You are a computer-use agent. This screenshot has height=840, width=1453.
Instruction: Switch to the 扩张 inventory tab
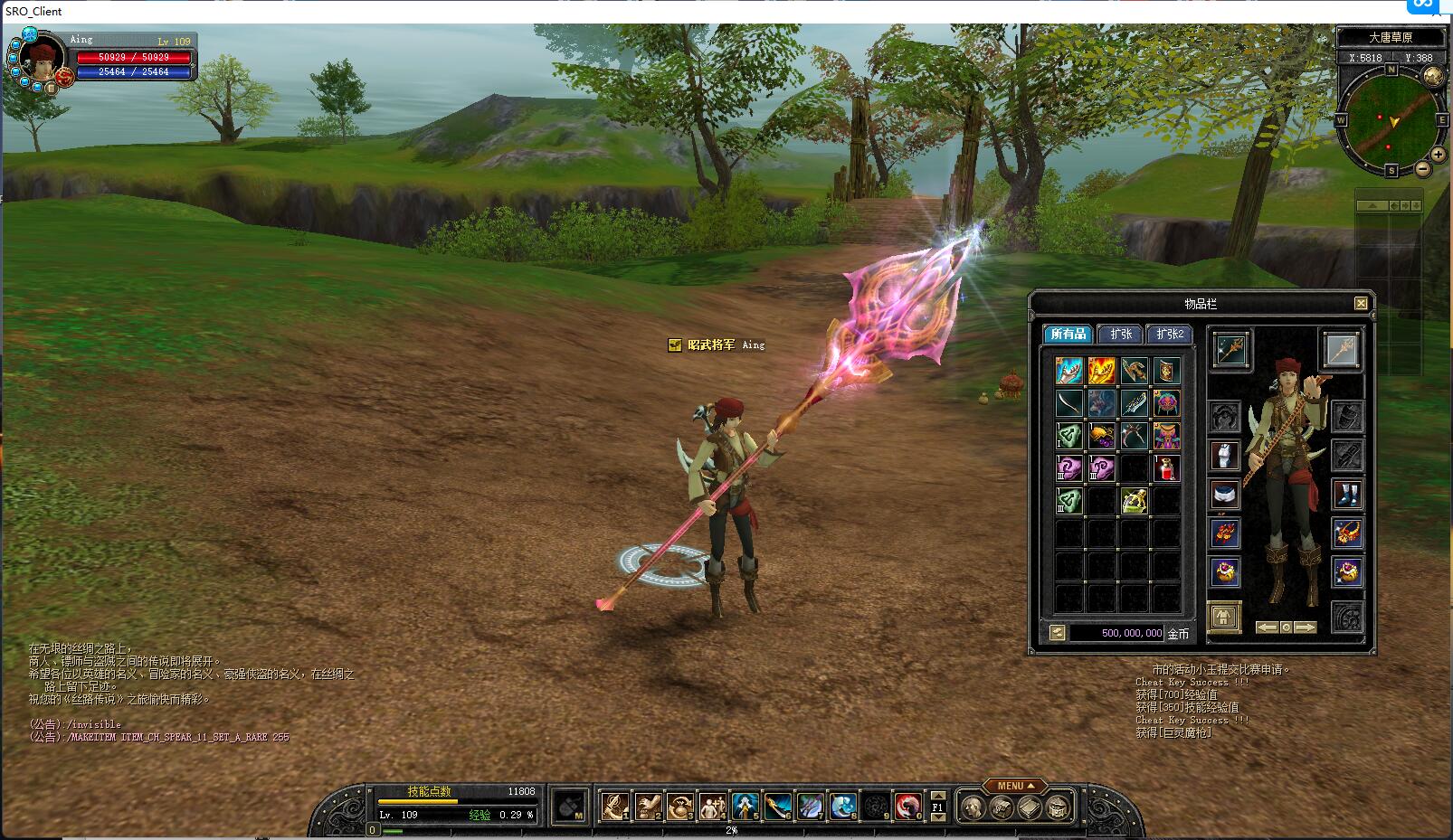point(1120,335)
